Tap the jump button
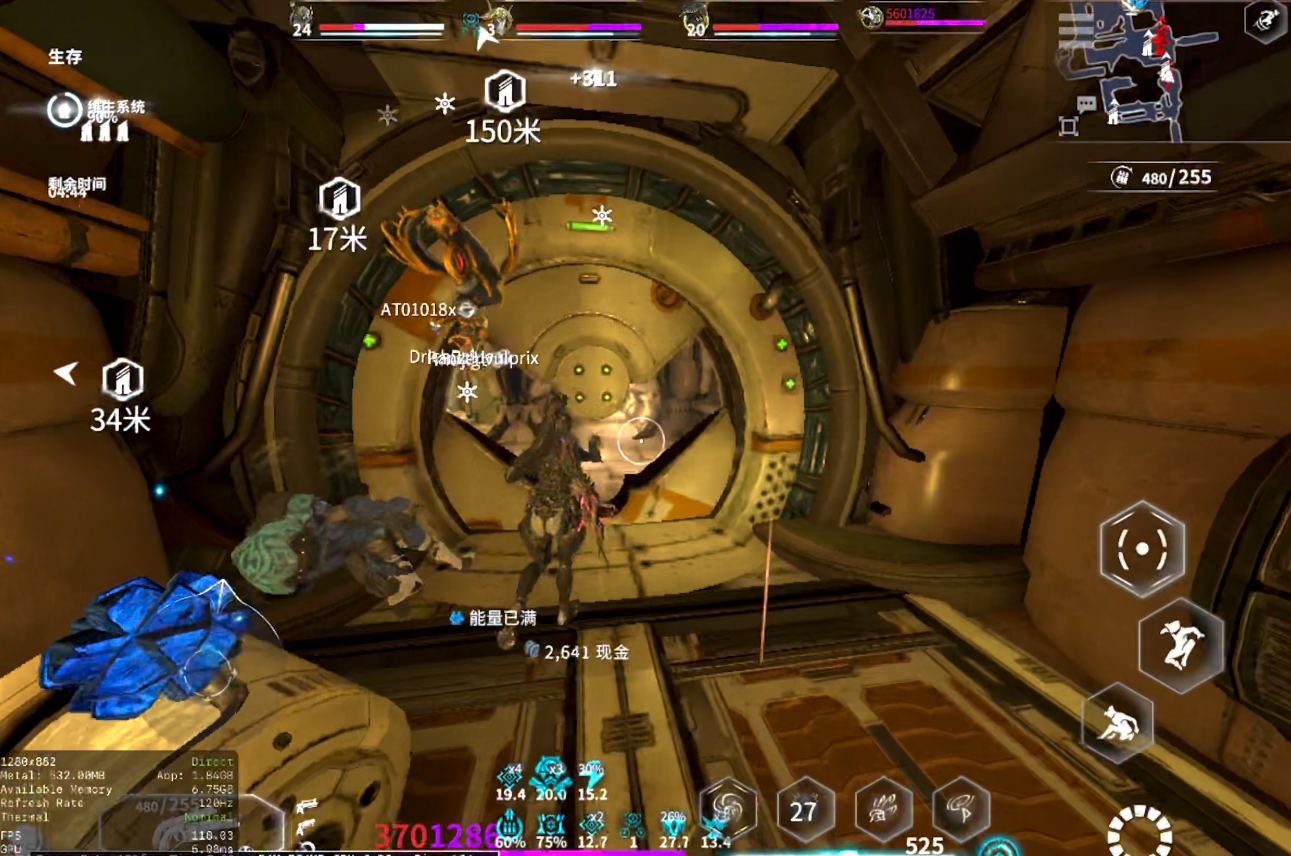Image resolution: width=1291 pixels, height=856 pixels. pos(1180,645)
